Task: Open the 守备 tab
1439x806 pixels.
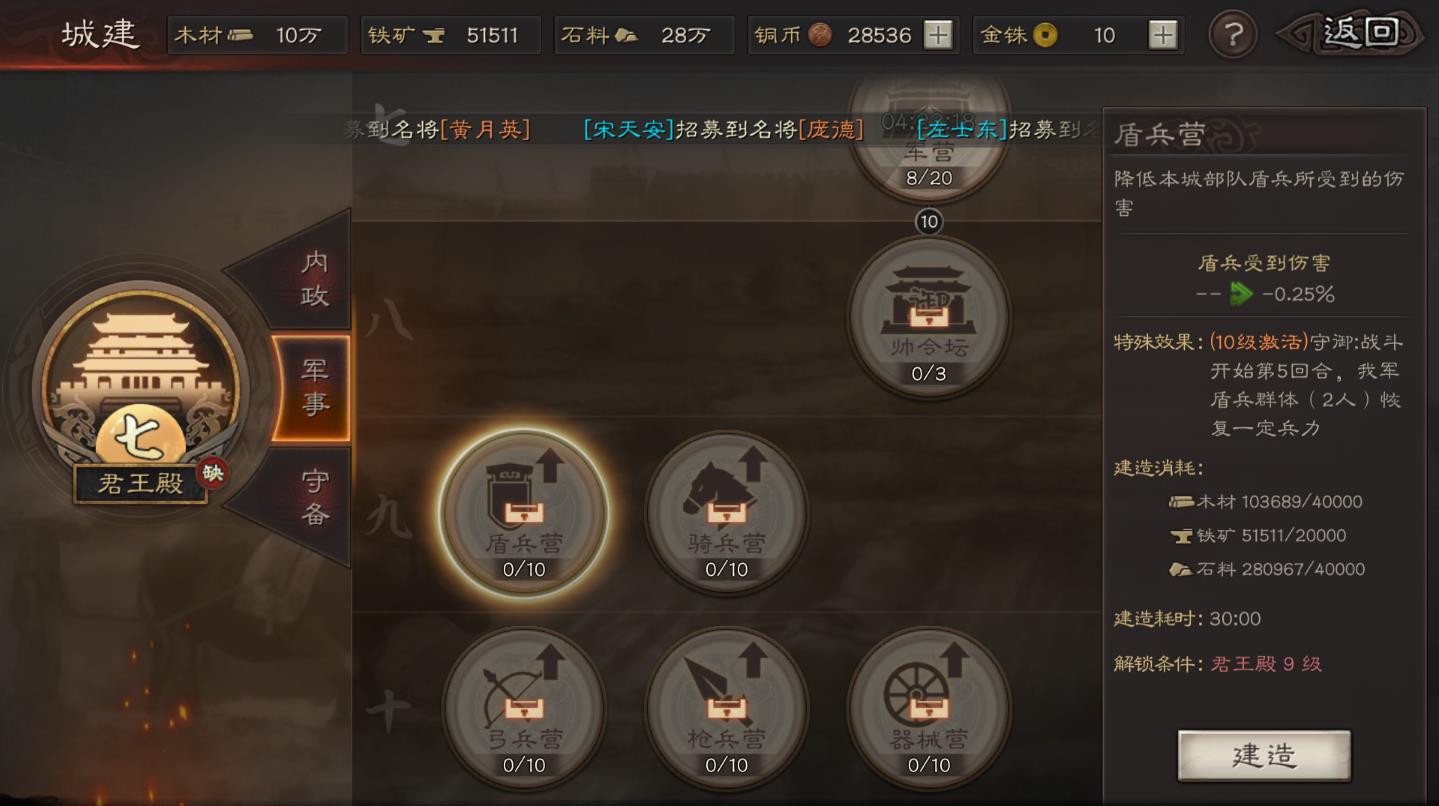Action: 314,497
